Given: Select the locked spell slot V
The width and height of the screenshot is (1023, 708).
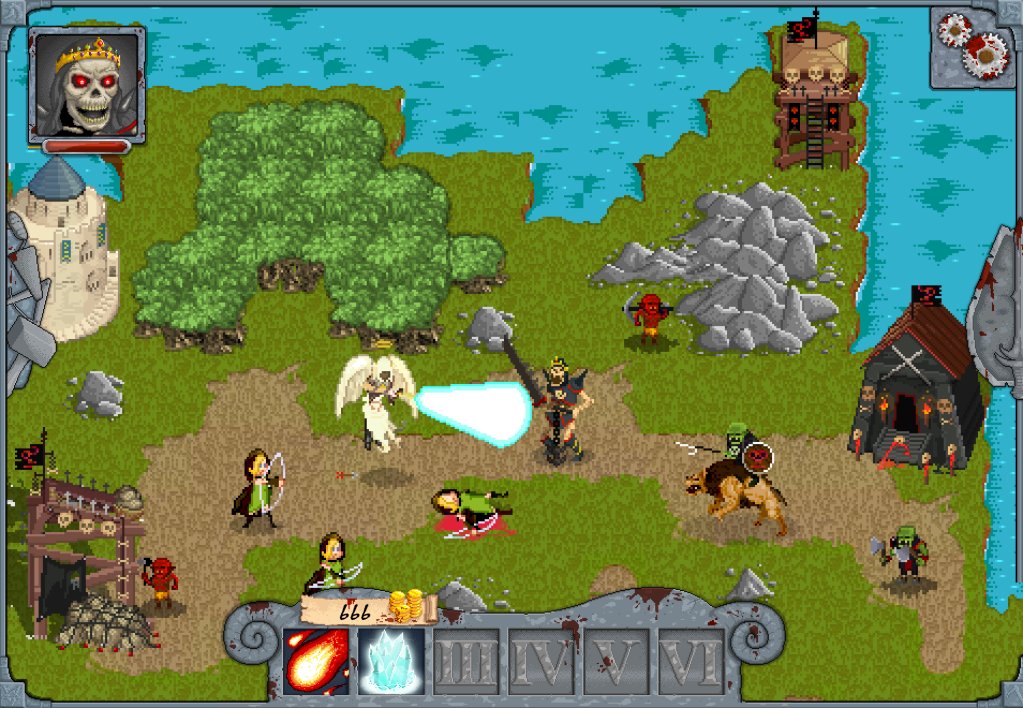Looking at the screenshot, I should click(616, 661).
